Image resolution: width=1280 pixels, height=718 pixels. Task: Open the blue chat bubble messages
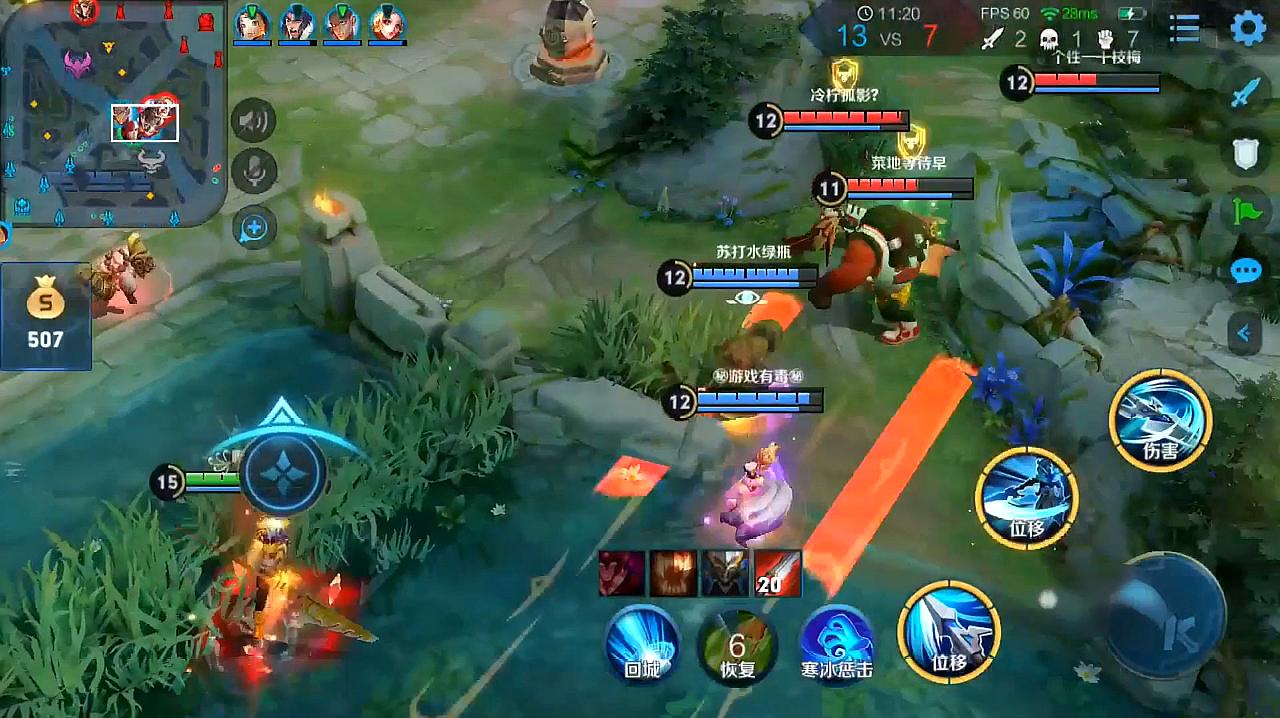[x=1245, y=271]
